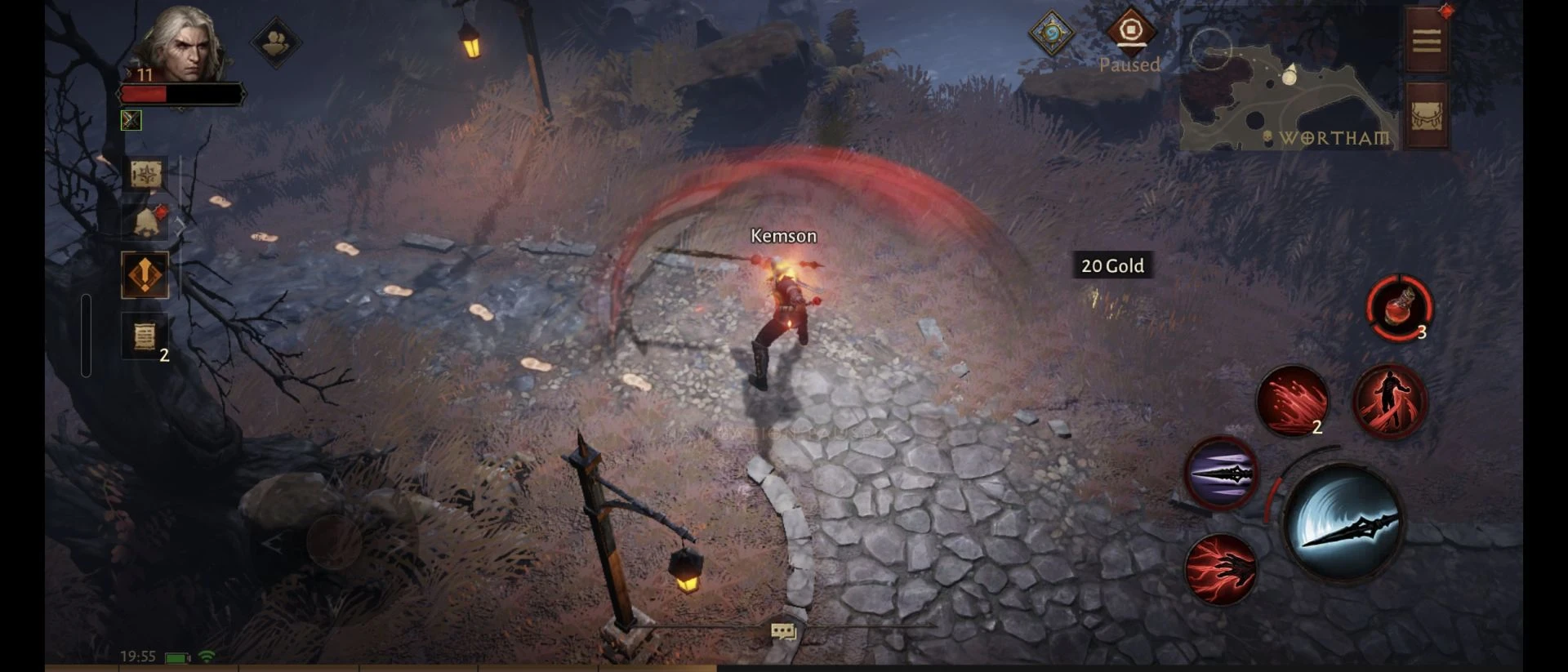Open the hamburger main menu
The width and height of the screenshot is (1568, 672).
[1426, 41]
